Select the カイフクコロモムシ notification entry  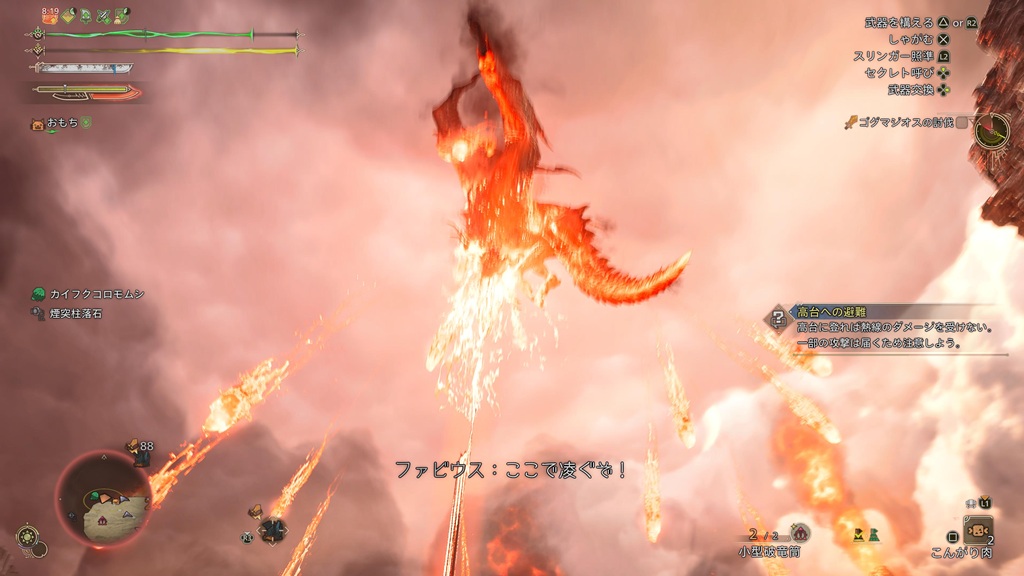[90, 294]
